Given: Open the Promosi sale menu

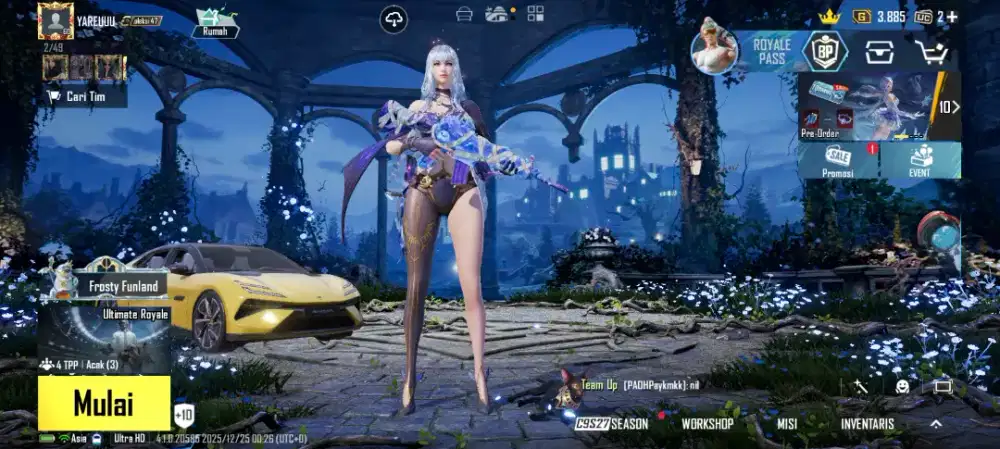Looking at the screenshot, I should (x=838, y=160).
